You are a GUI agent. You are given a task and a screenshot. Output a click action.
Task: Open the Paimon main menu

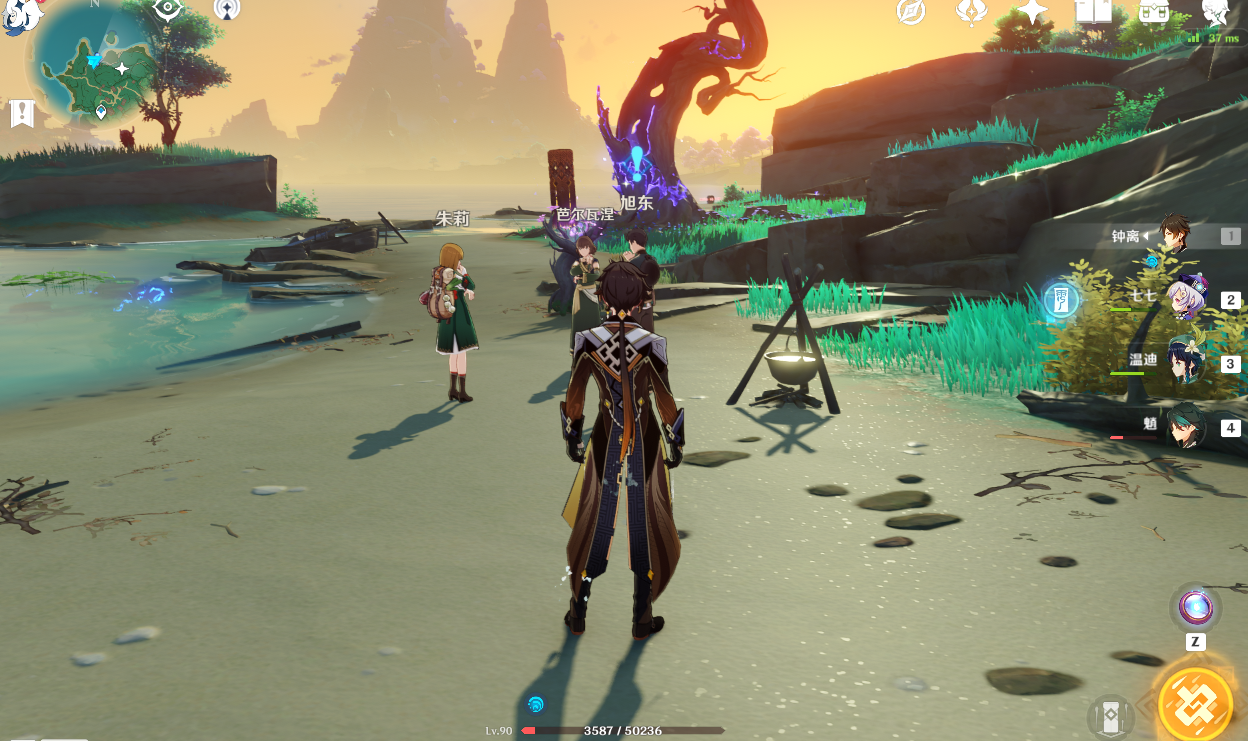pos(20,15)
